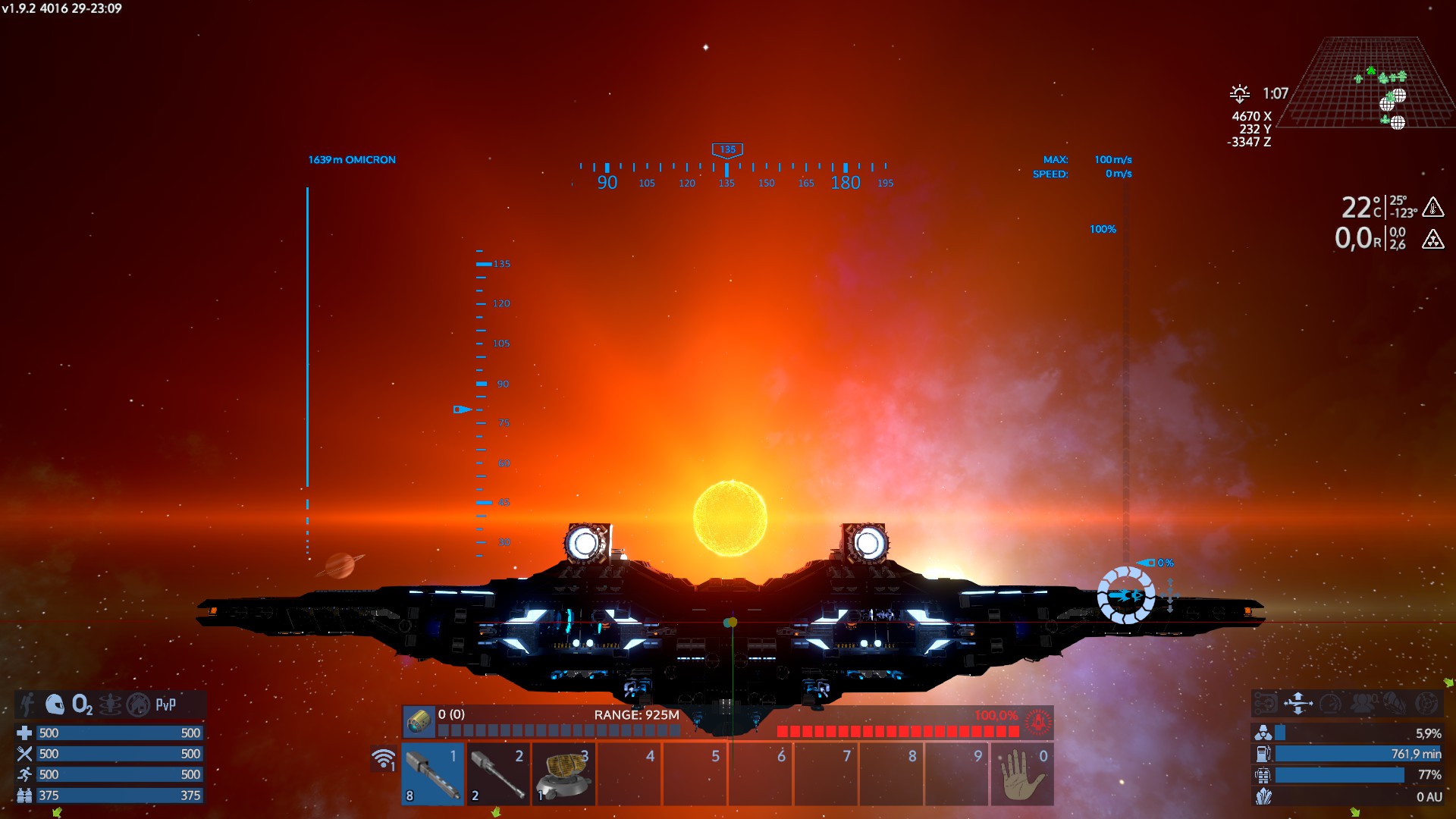
Task: Click the pentaxid crystal icon
Action: [1263, 796]
